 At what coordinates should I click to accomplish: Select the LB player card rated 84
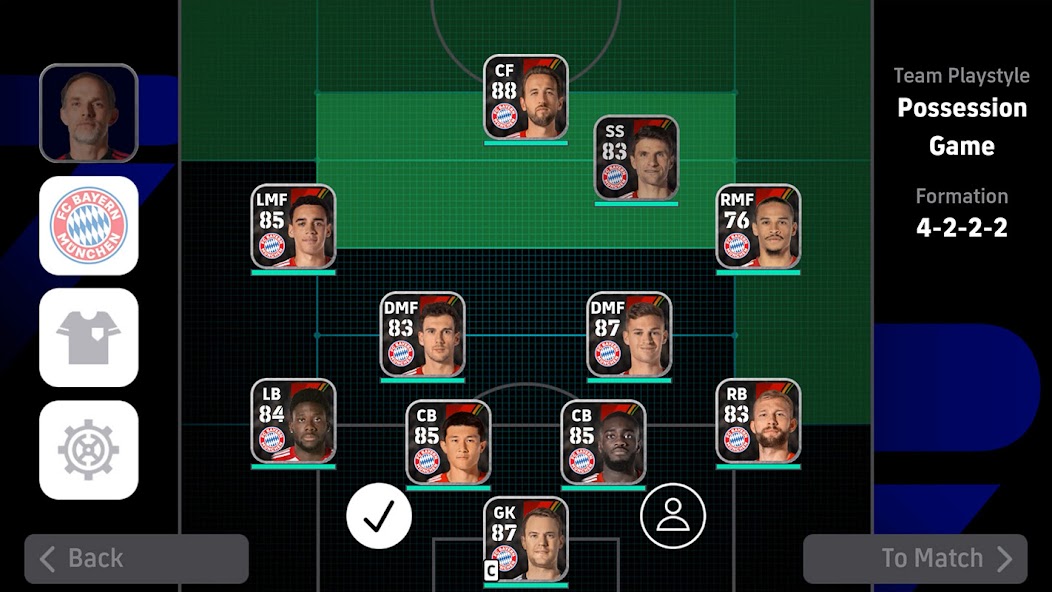pyautogui.click(x=293, y=420)
